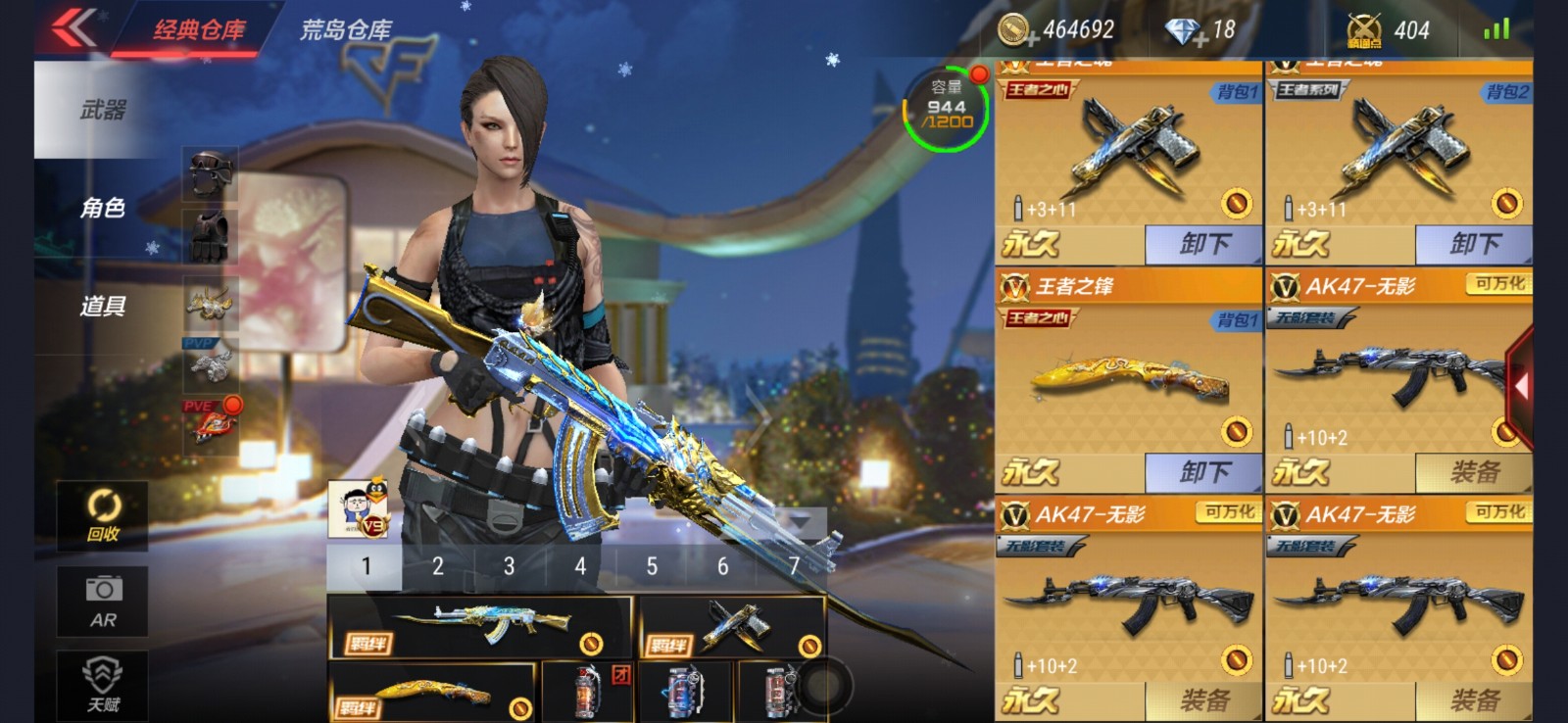The width and height of the screenshot is (1568, 723).
Task: Switch to the 经典仓库 tab
Action: point(199,29)
